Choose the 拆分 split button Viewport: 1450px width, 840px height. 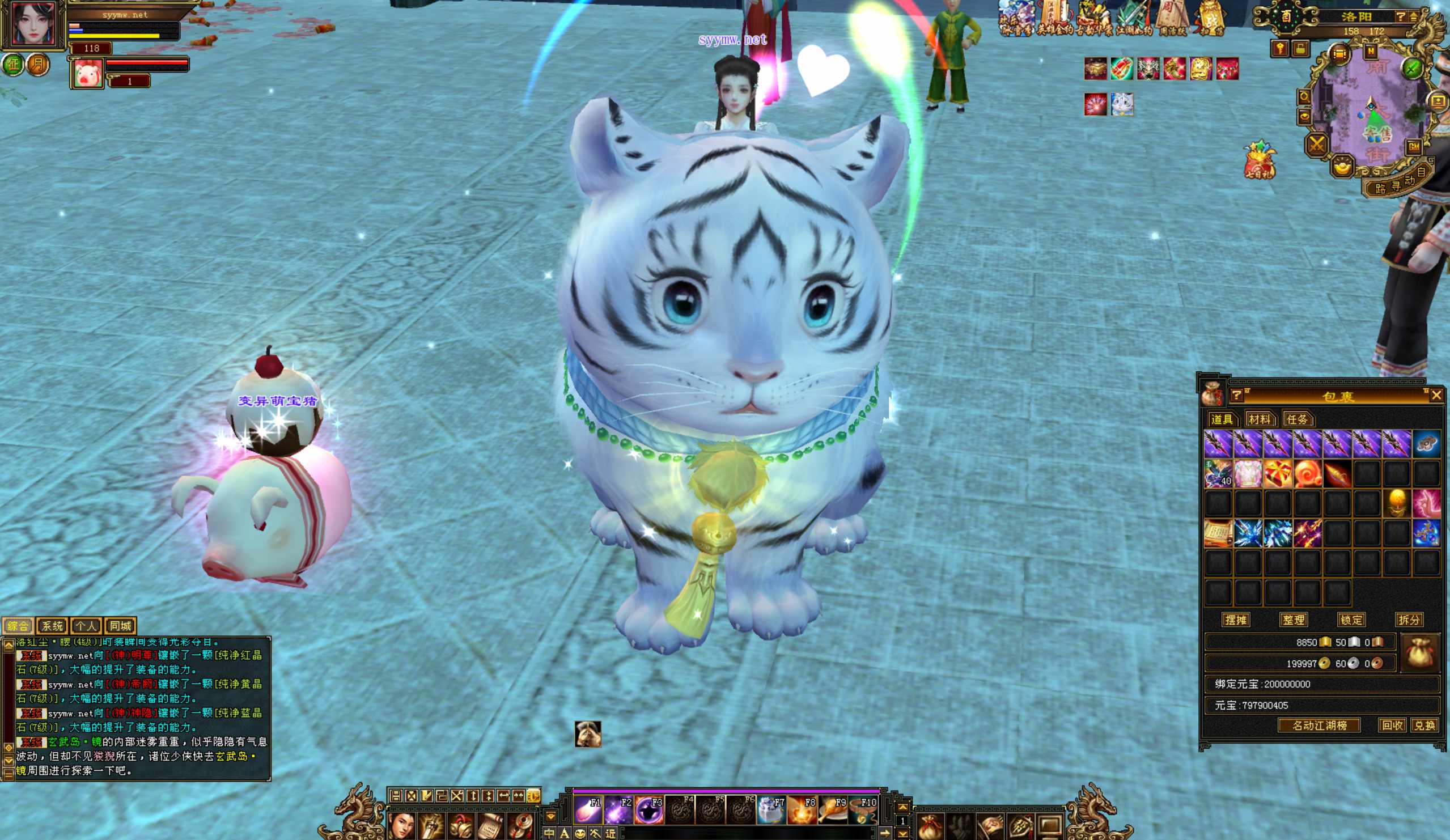pyautogui.click(x=1409, y=620)
